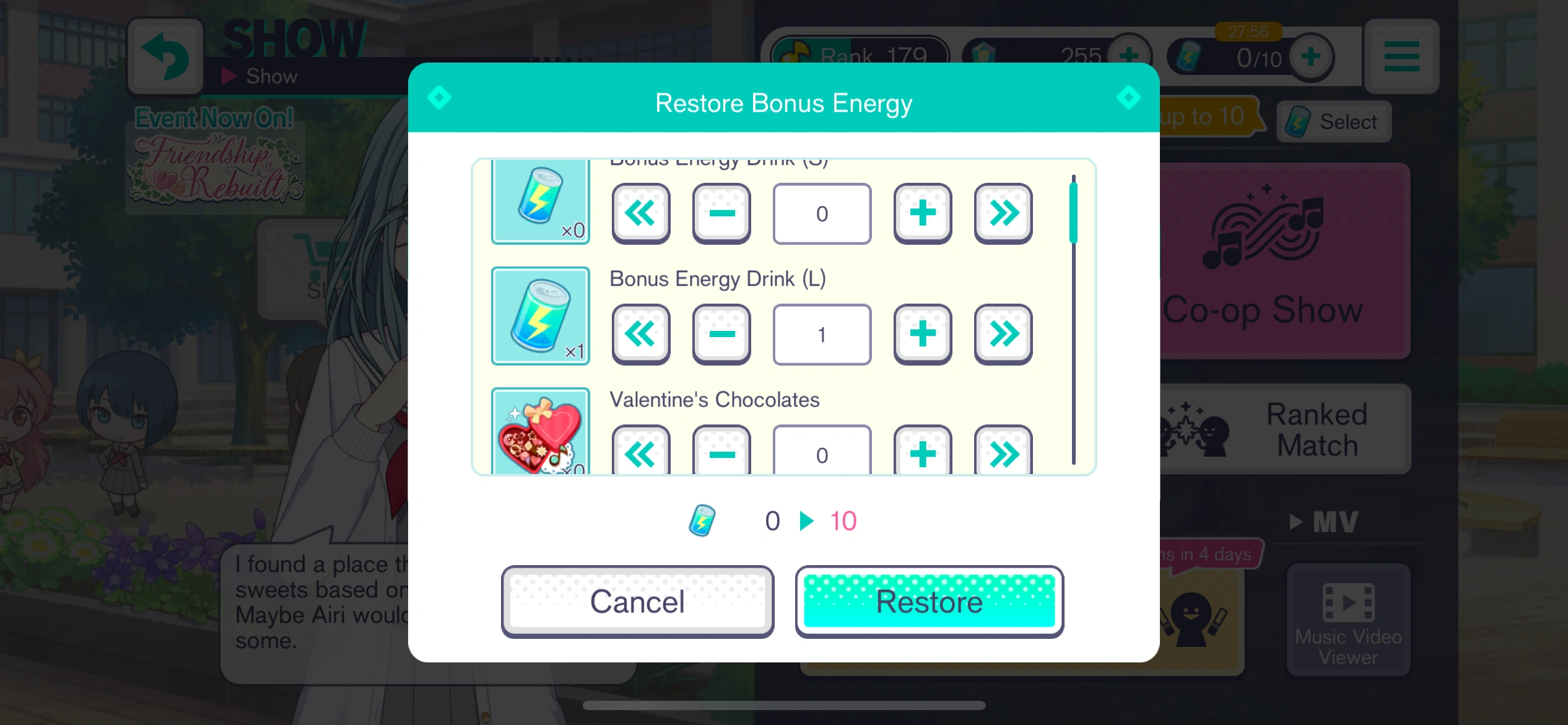This screenshot has width=1568, height=725.
Task: Enter Ranked Match
Action: 1285,429
